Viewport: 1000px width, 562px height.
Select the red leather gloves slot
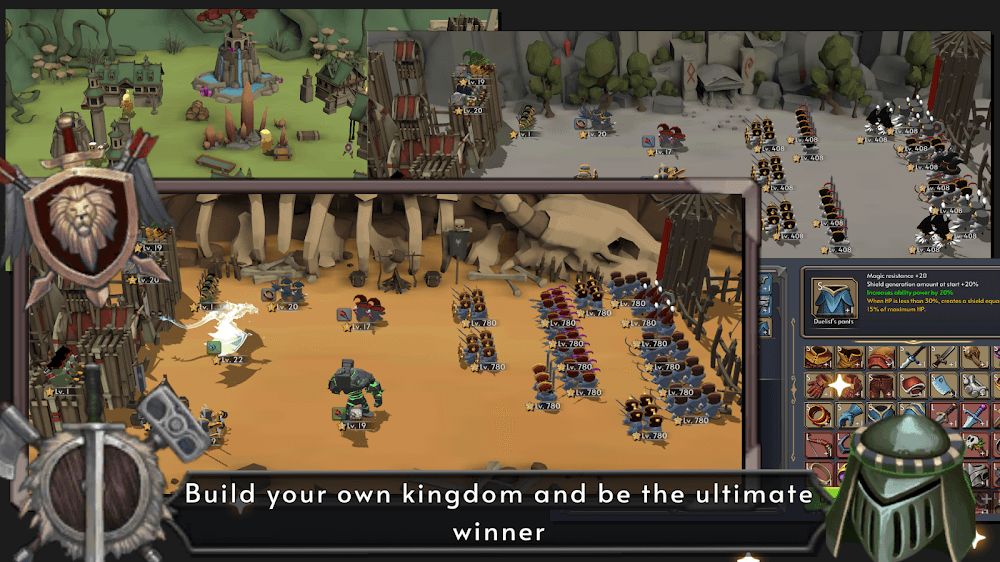(x=819, y=386)
